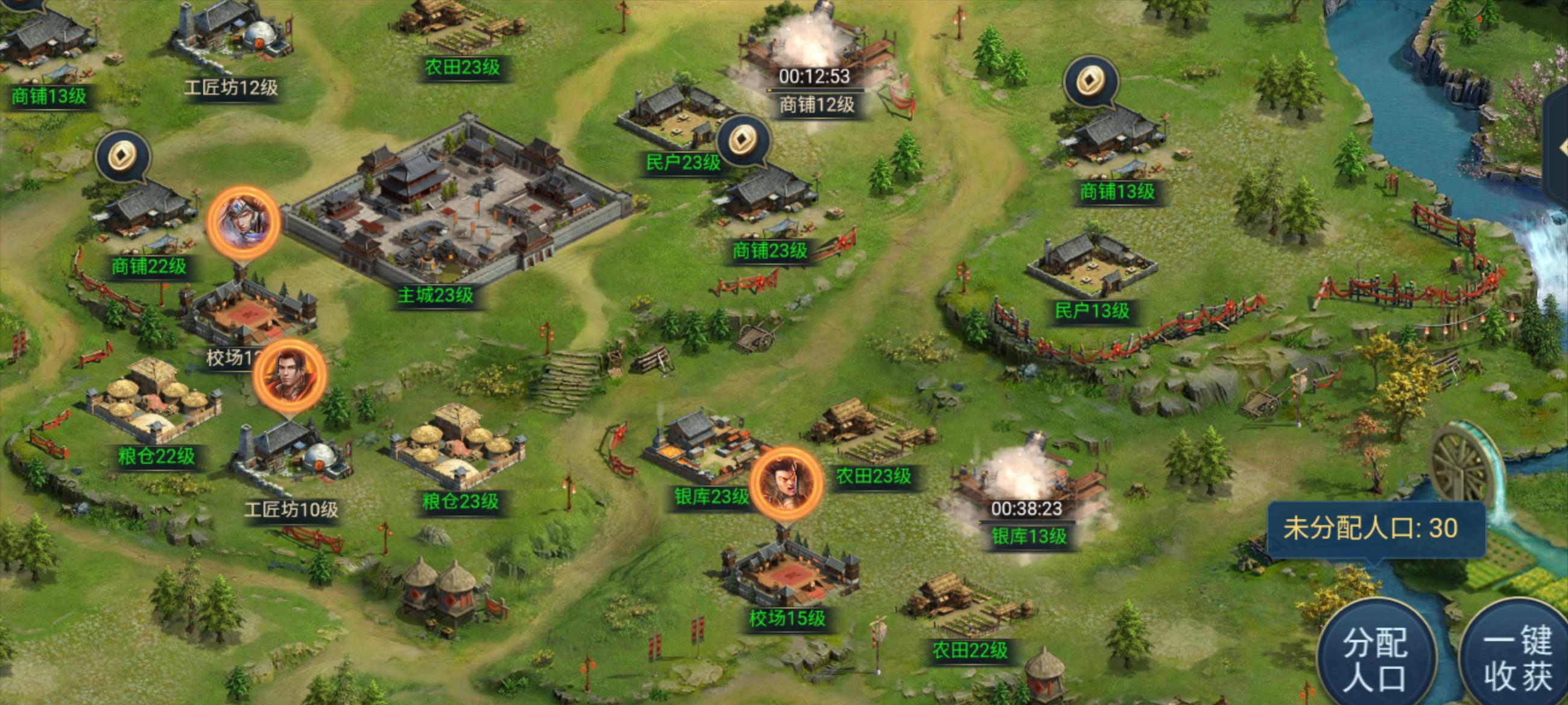Collect the coin bubble above 商铺22级
Viewport: 1568px width, 705px height.
point(123,157)
